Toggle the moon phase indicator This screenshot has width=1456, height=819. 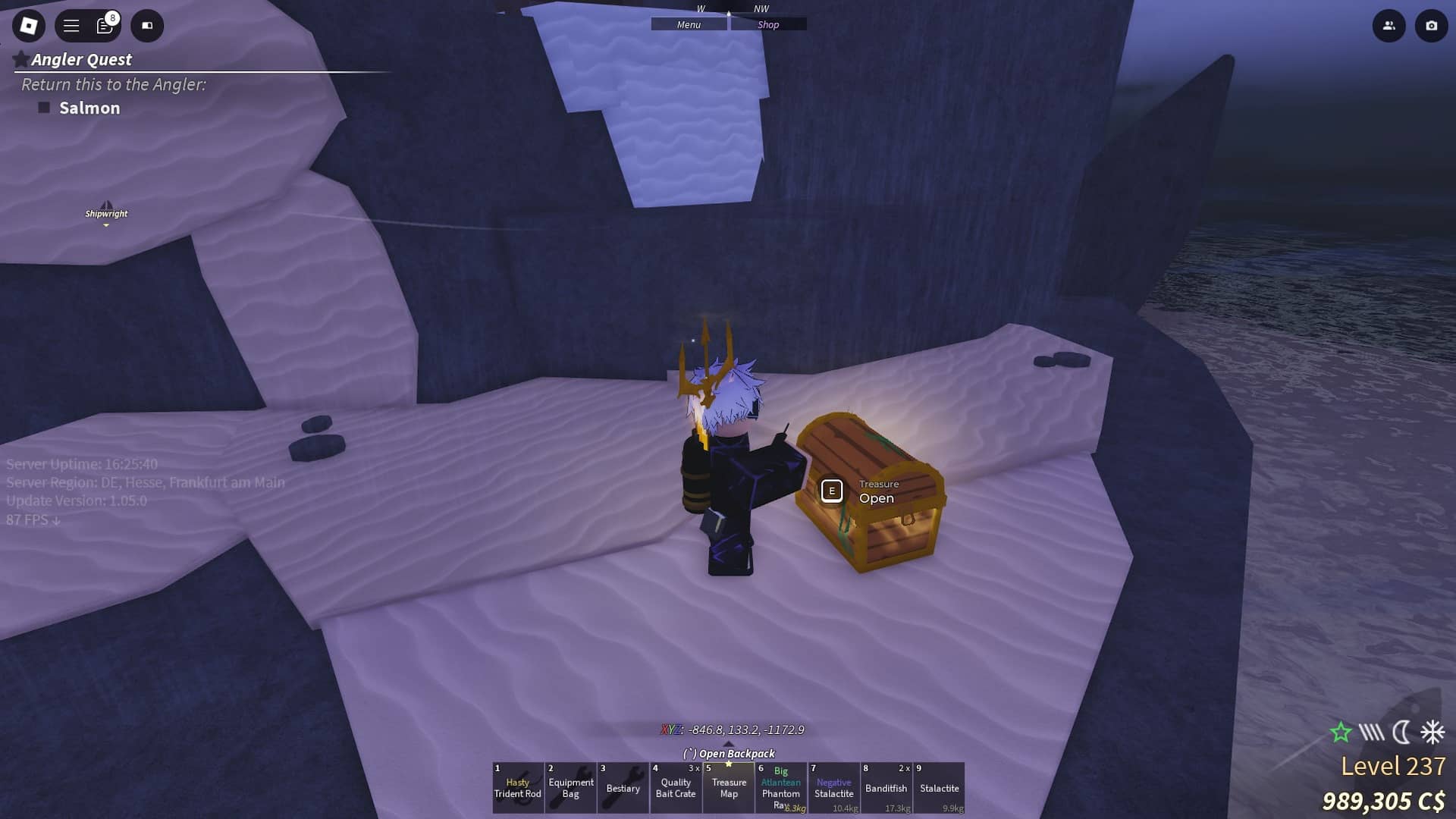point(1400,733)
